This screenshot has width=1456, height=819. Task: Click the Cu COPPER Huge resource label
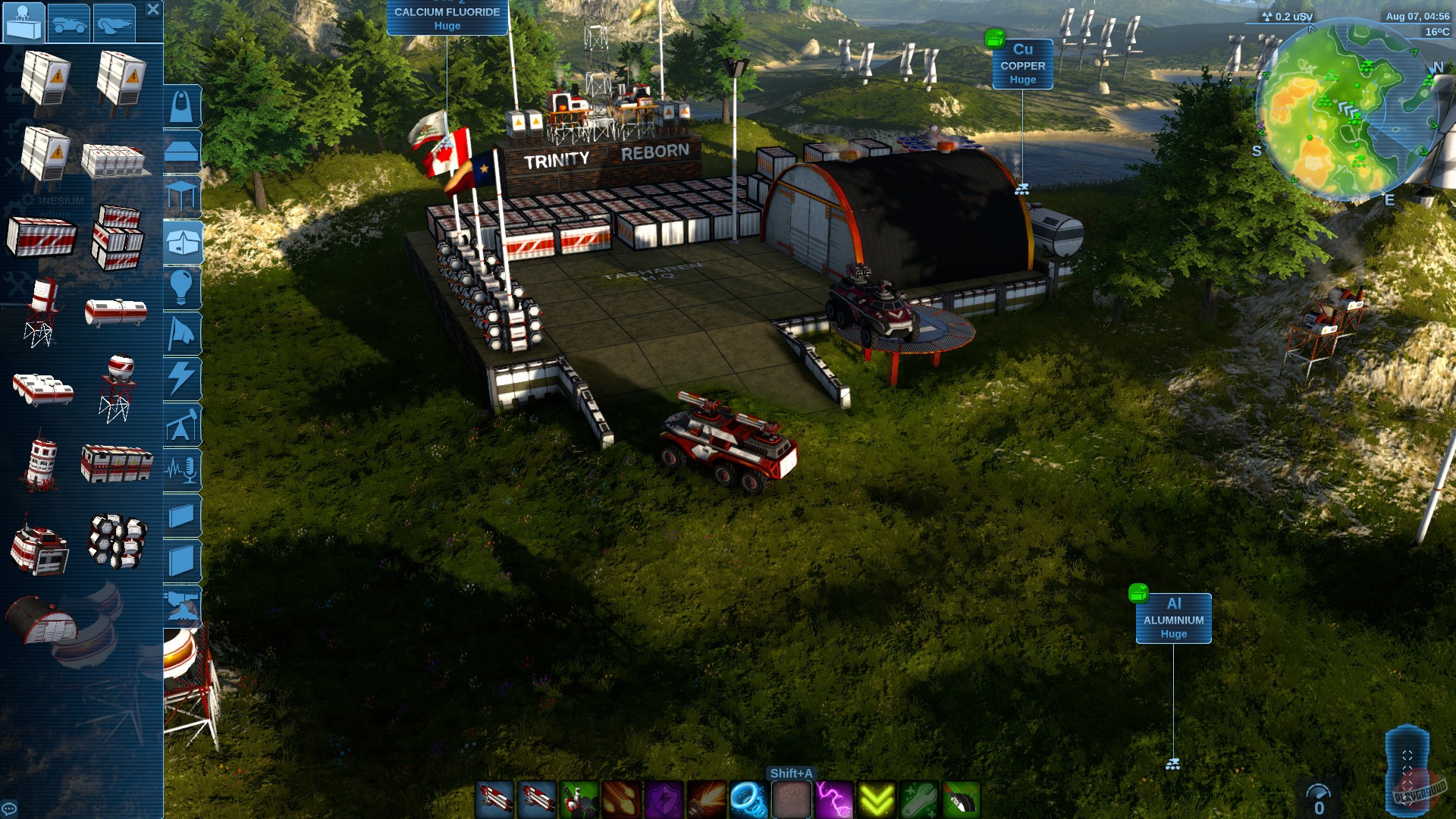[1022, 66]
